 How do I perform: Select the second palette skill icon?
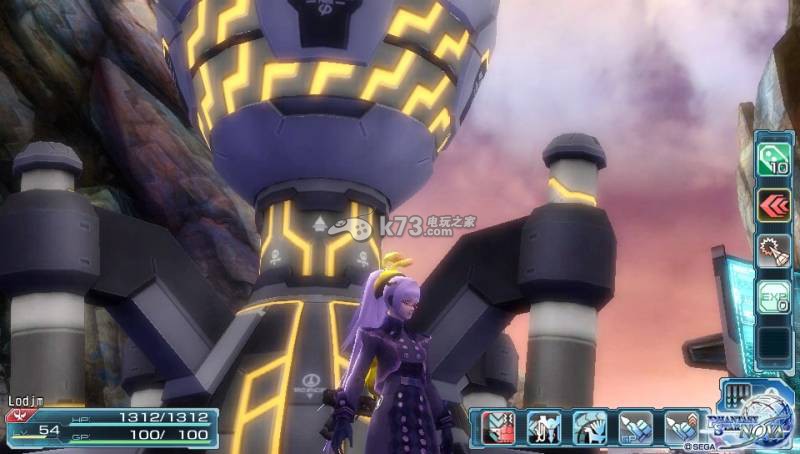(543, 427)
